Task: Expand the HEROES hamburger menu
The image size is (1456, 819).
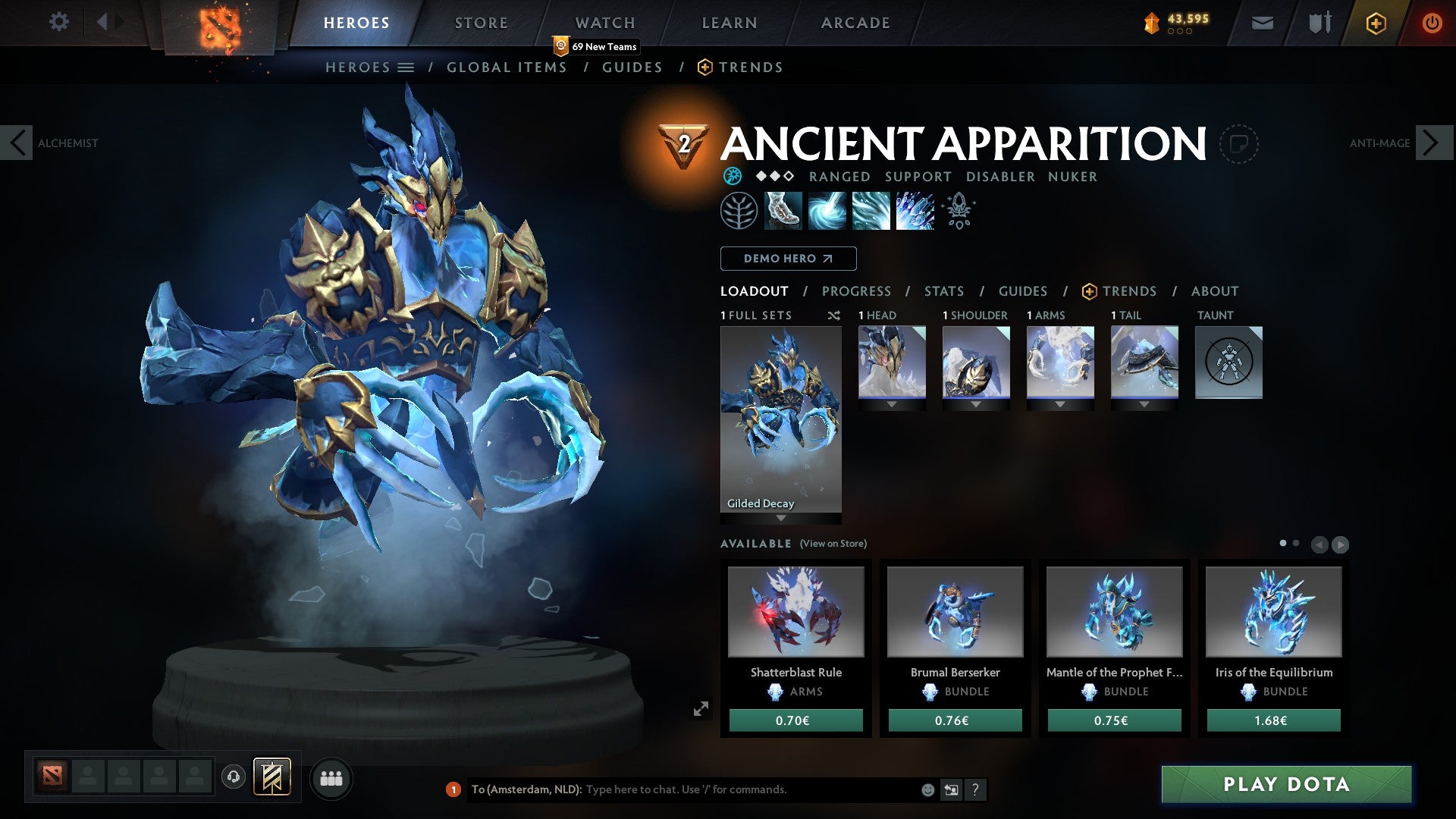Action: click(406, 67)
